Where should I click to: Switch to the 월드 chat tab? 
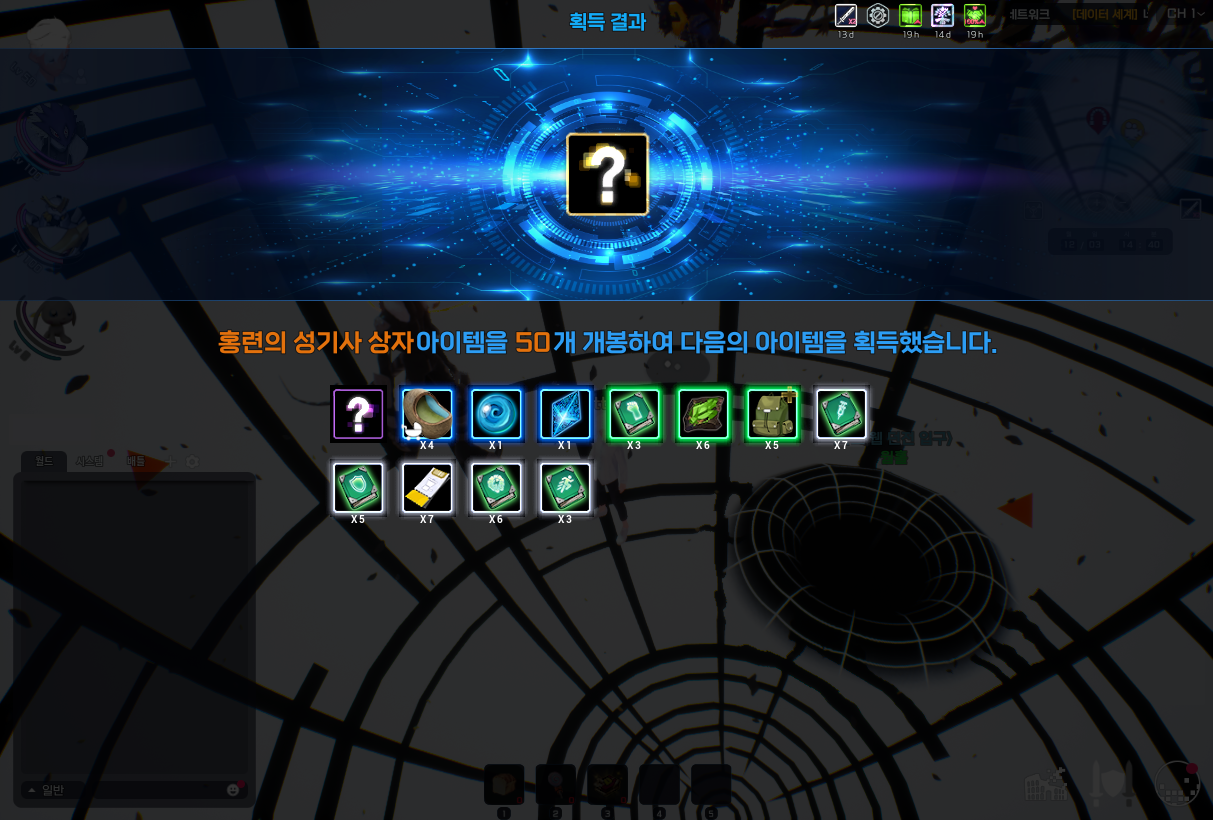tap(44, 462)
